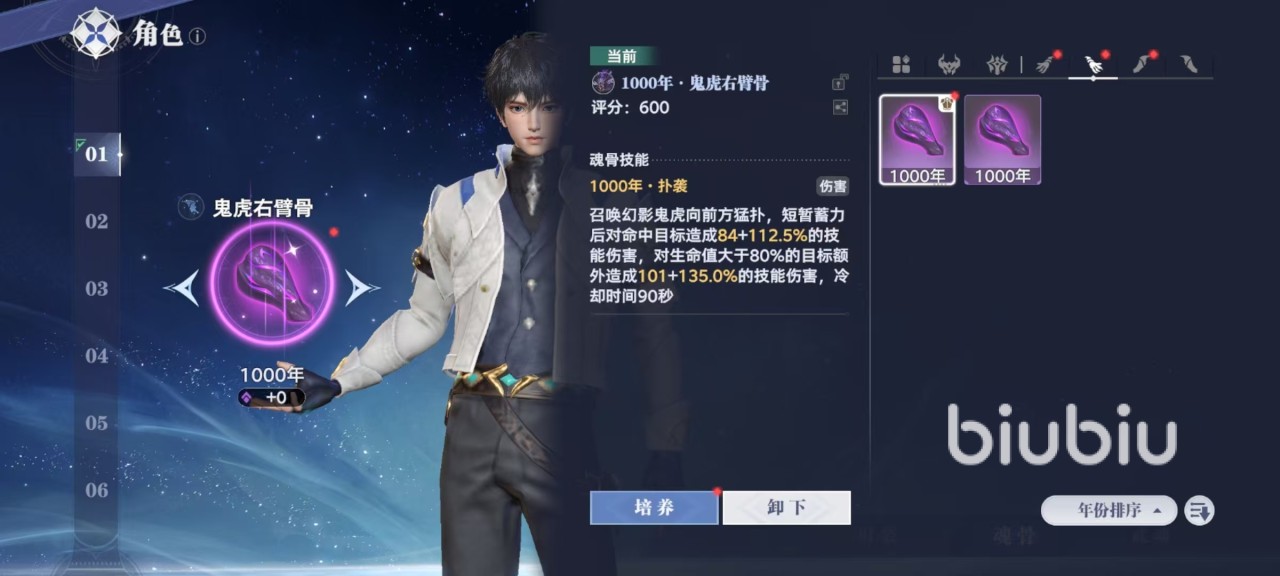Share the soul bone via share icon

tap(839, 107)
